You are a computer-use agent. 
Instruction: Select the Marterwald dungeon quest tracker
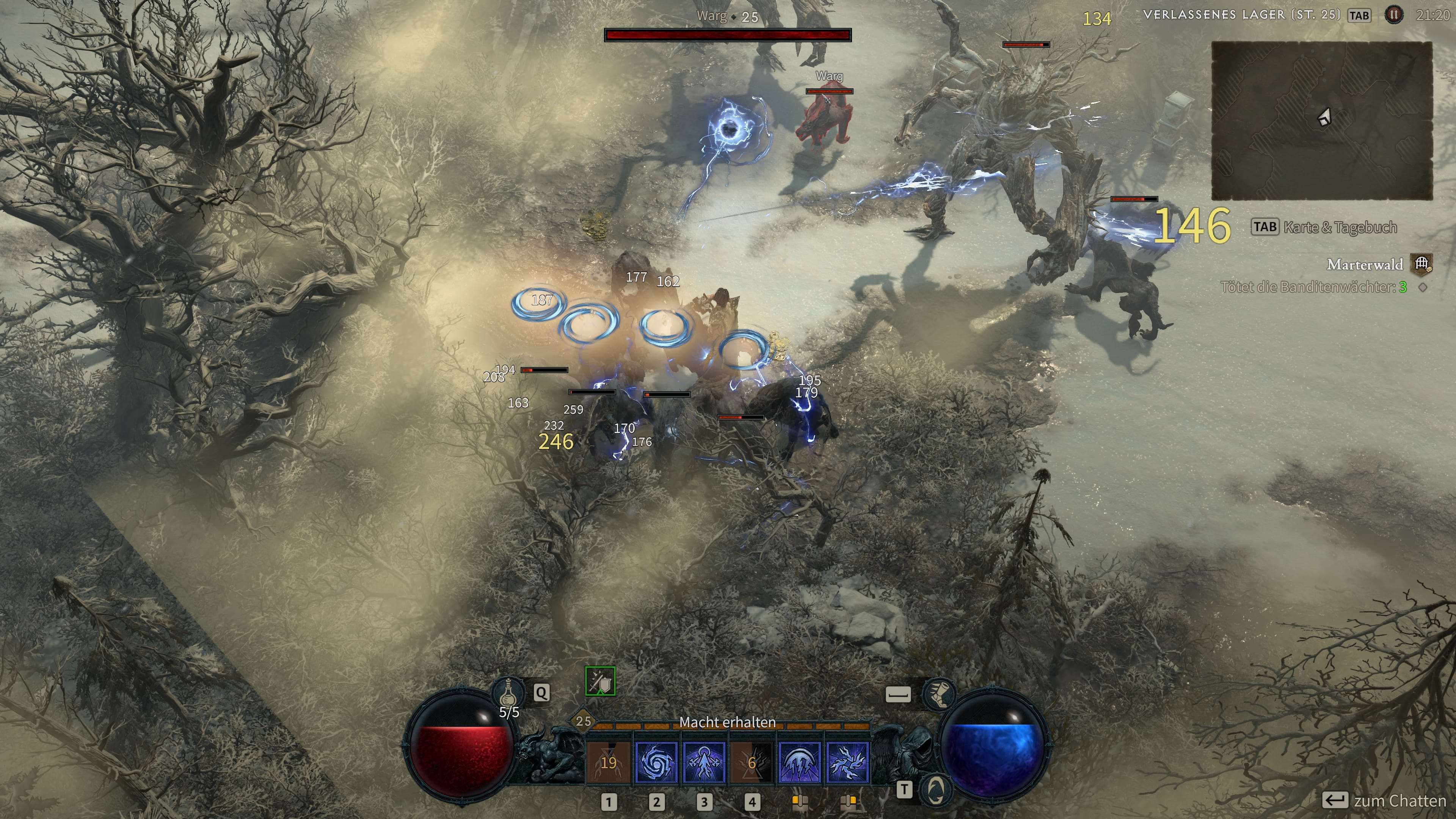coord(1365,265)
